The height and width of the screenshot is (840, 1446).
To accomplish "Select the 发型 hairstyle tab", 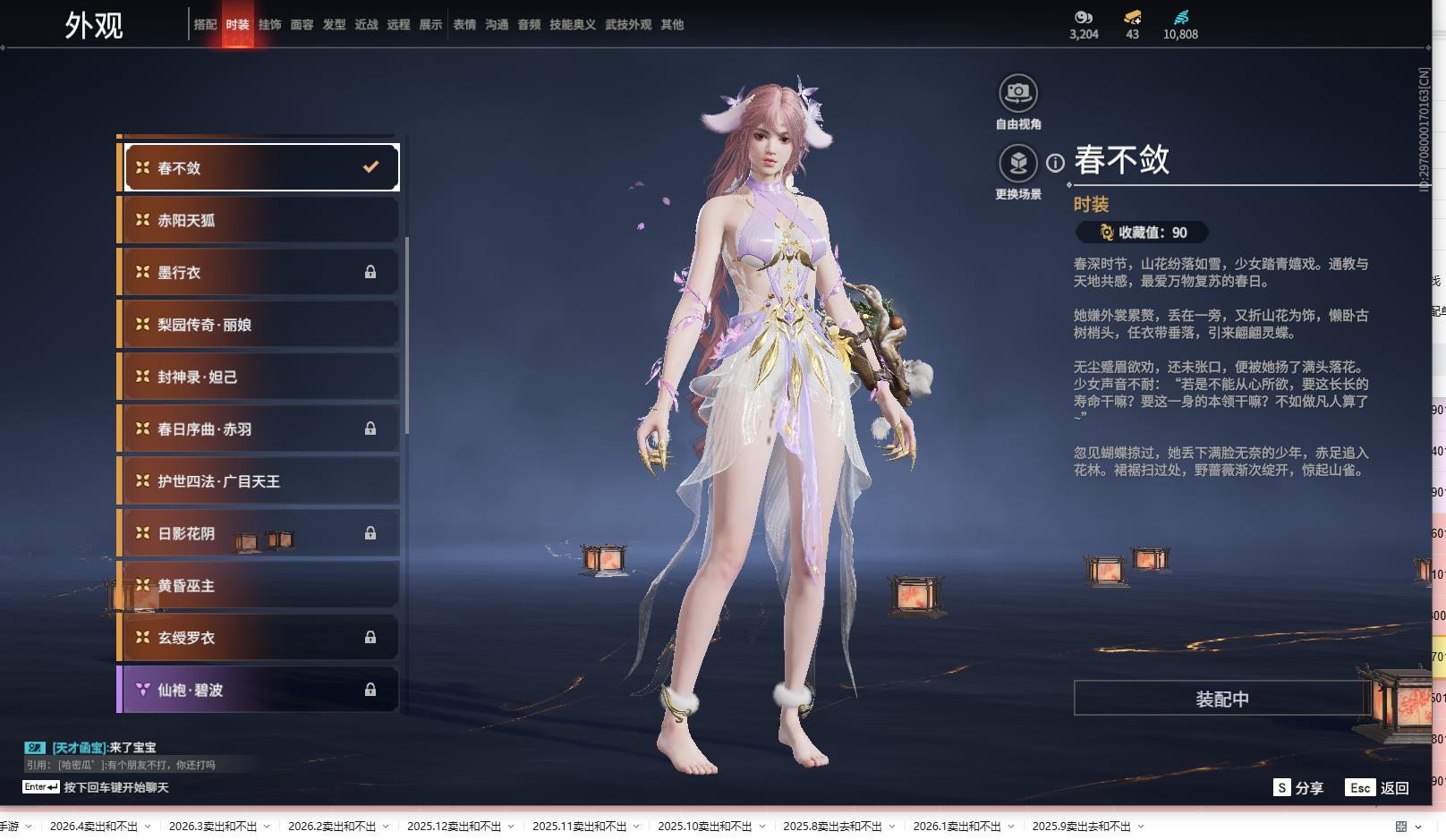I will [334, 25].
